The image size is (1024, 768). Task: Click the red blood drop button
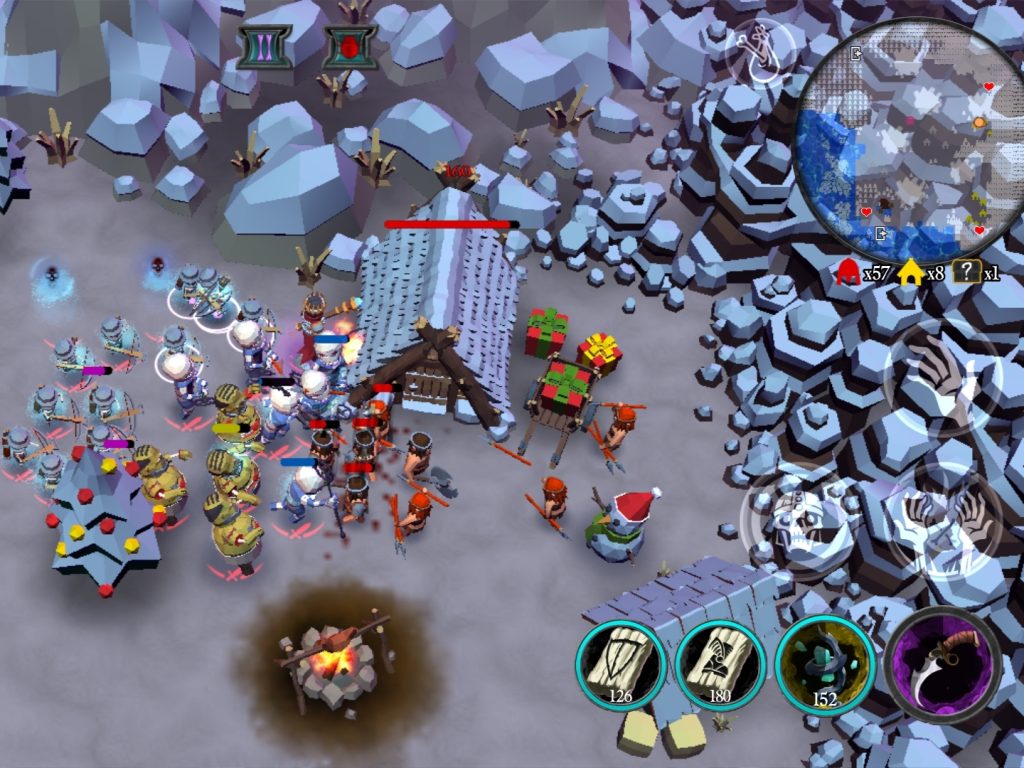click(x=349, y=47)
